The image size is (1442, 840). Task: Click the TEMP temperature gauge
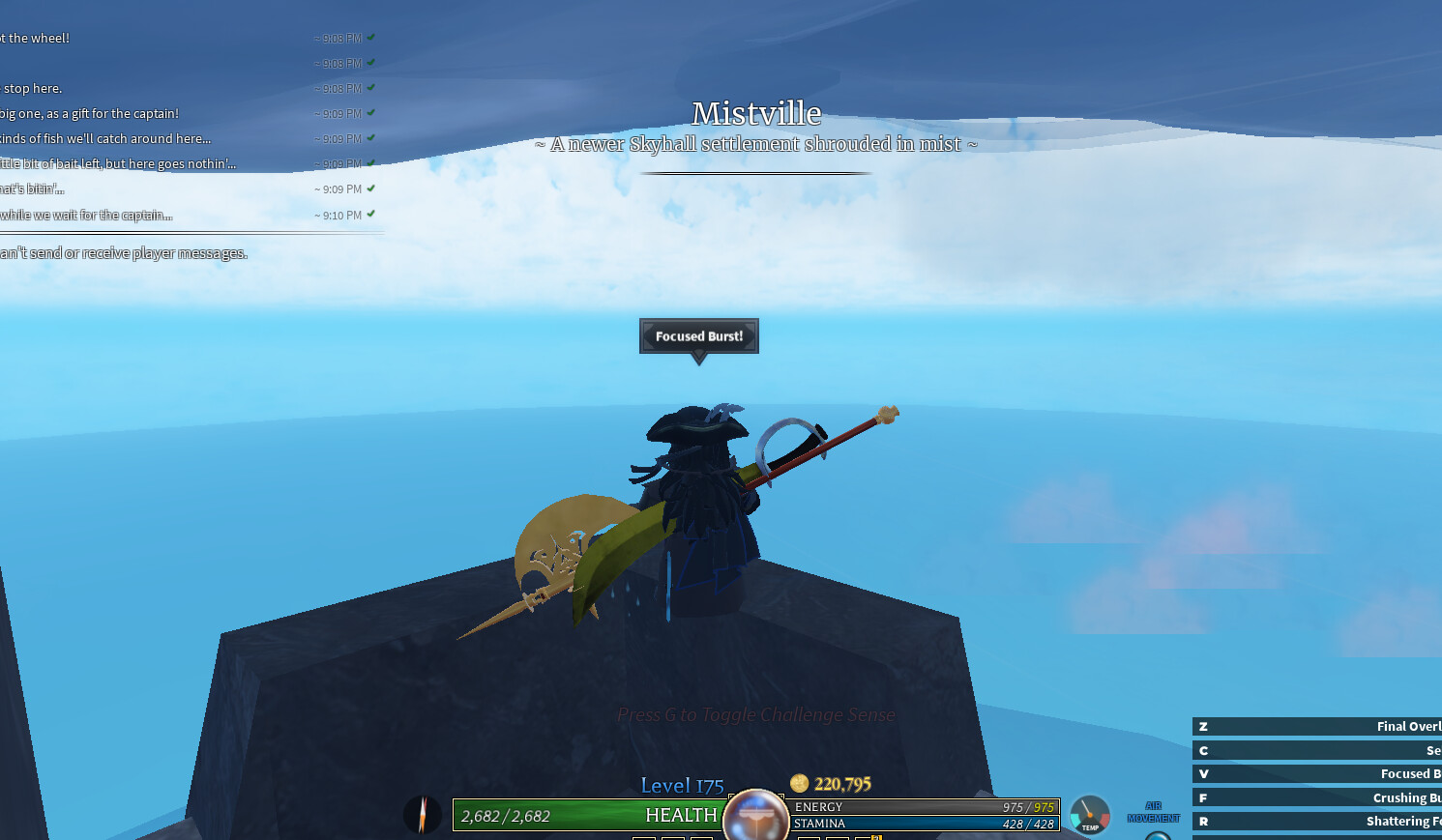click(x=1090, y=814)
